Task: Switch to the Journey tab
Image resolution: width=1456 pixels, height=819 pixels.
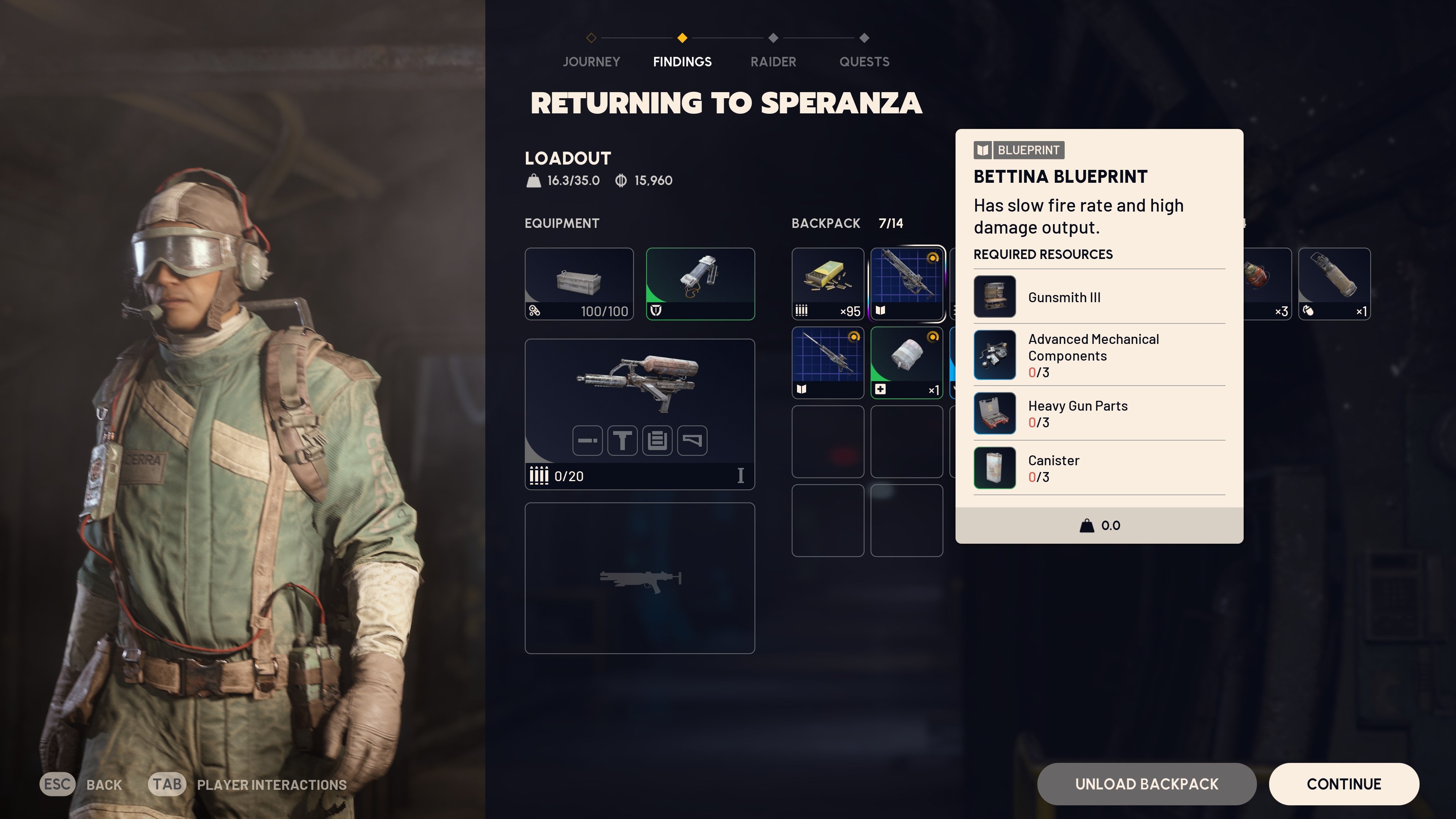Action: pyautogui.click(x=591, y=61)
